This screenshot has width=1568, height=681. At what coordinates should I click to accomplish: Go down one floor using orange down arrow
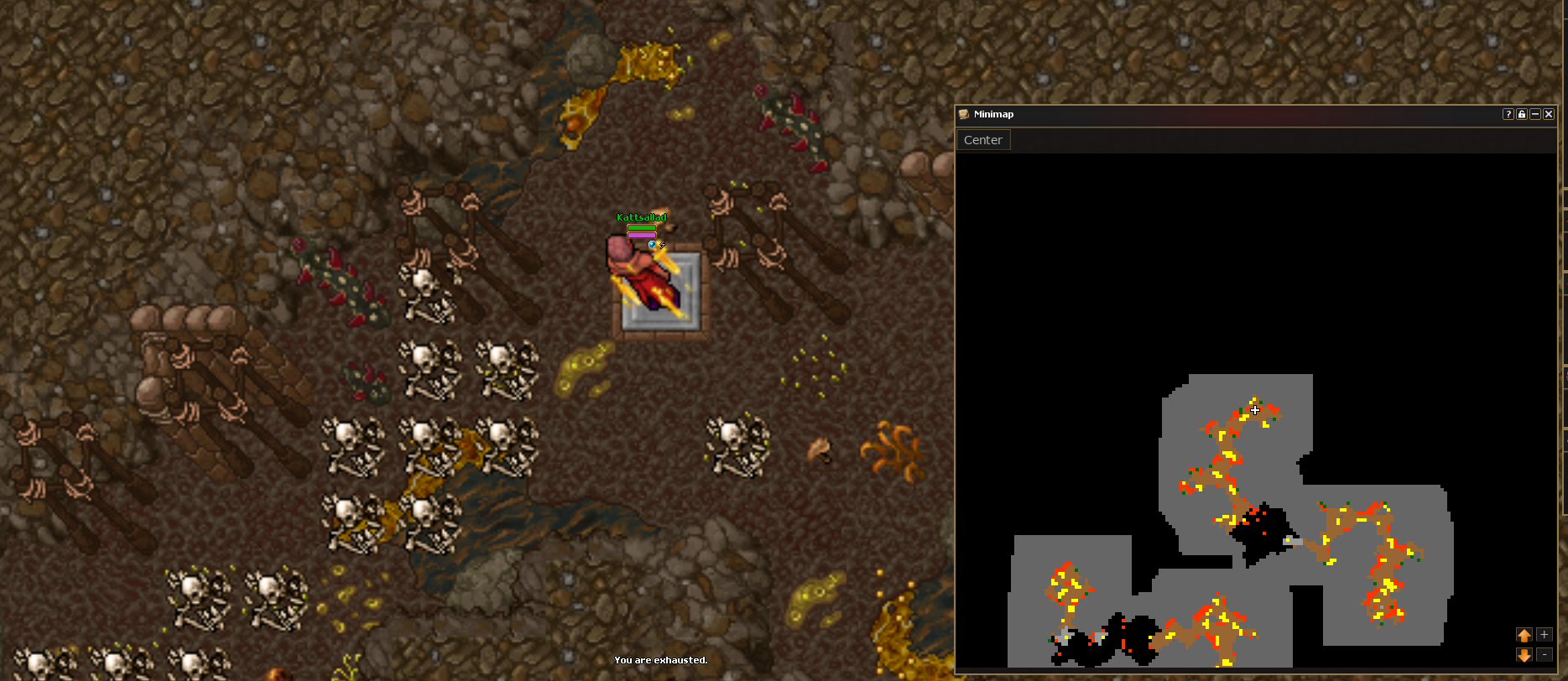(x=1524, y=654)
